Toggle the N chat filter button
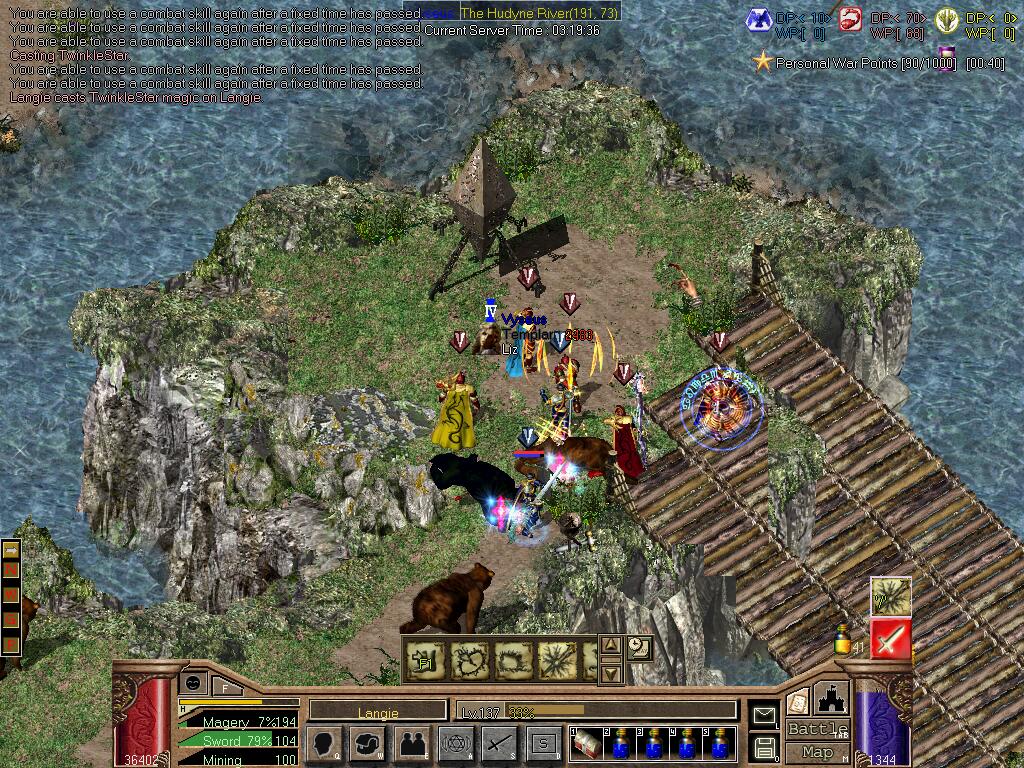 [x=11, y=568]
